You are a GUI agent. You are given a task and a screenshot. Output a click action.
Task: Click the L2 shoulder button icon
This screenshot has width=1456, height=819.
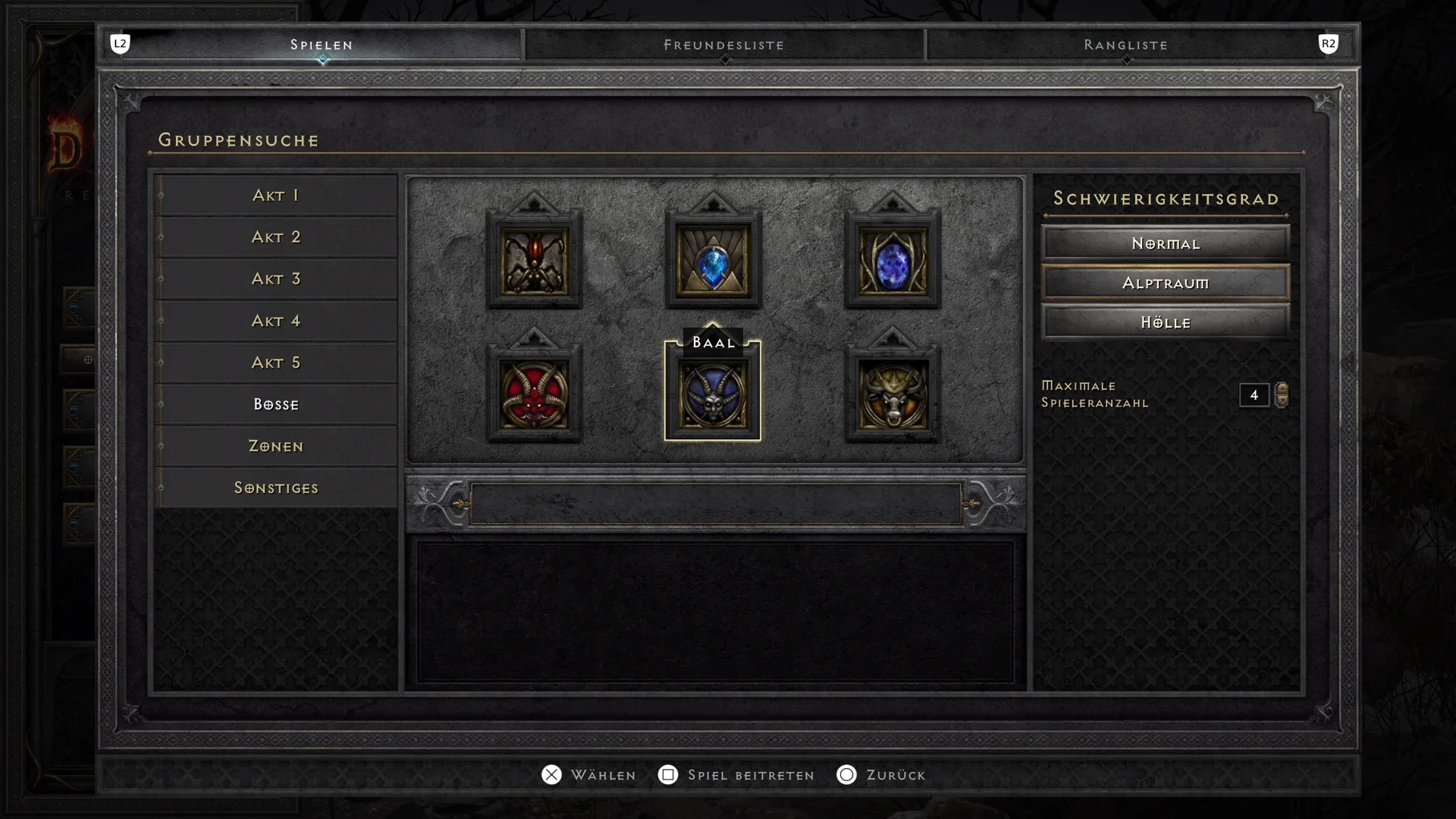(121, 44)
